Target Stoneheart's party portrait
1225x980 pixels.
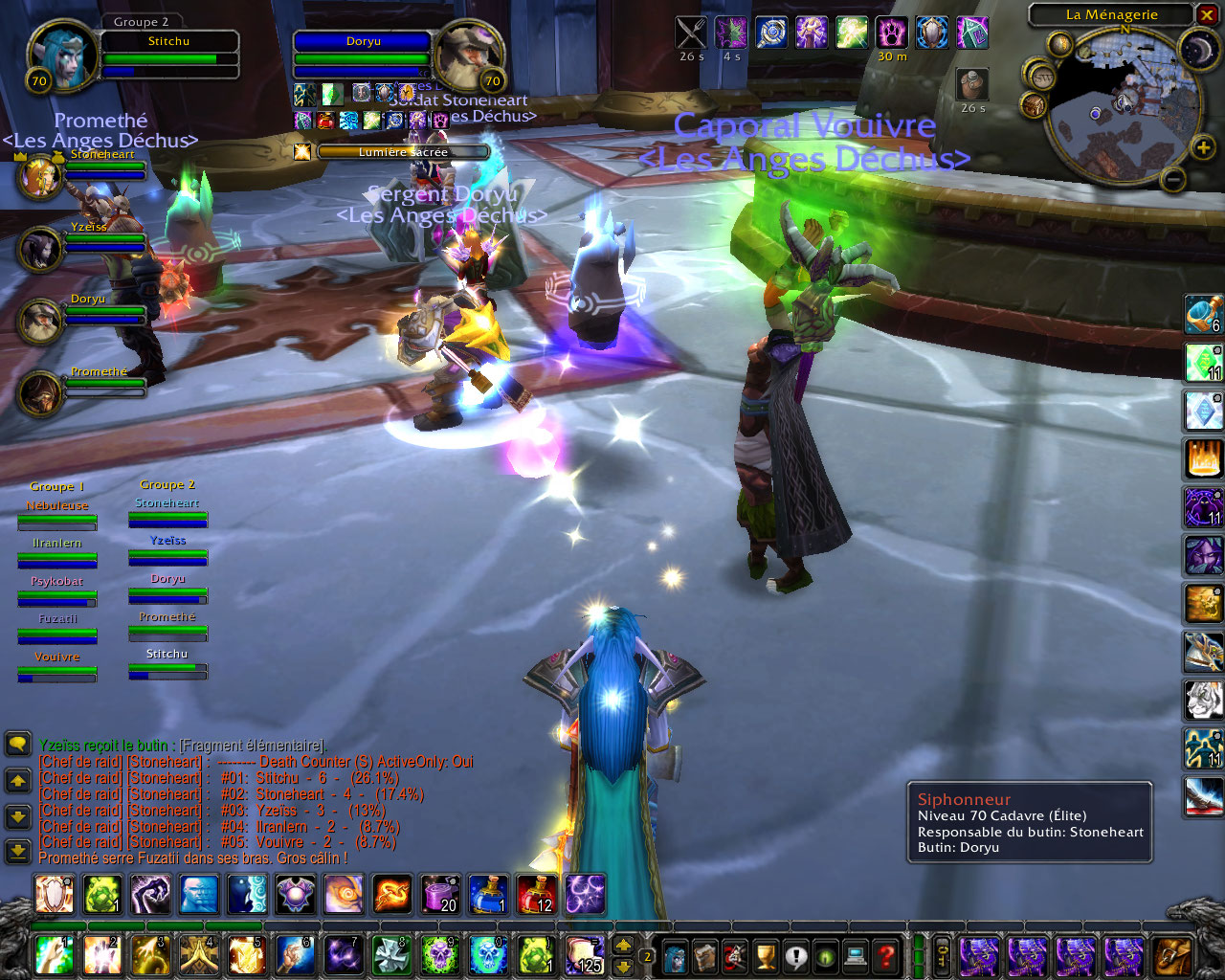[x=38, y=176]
